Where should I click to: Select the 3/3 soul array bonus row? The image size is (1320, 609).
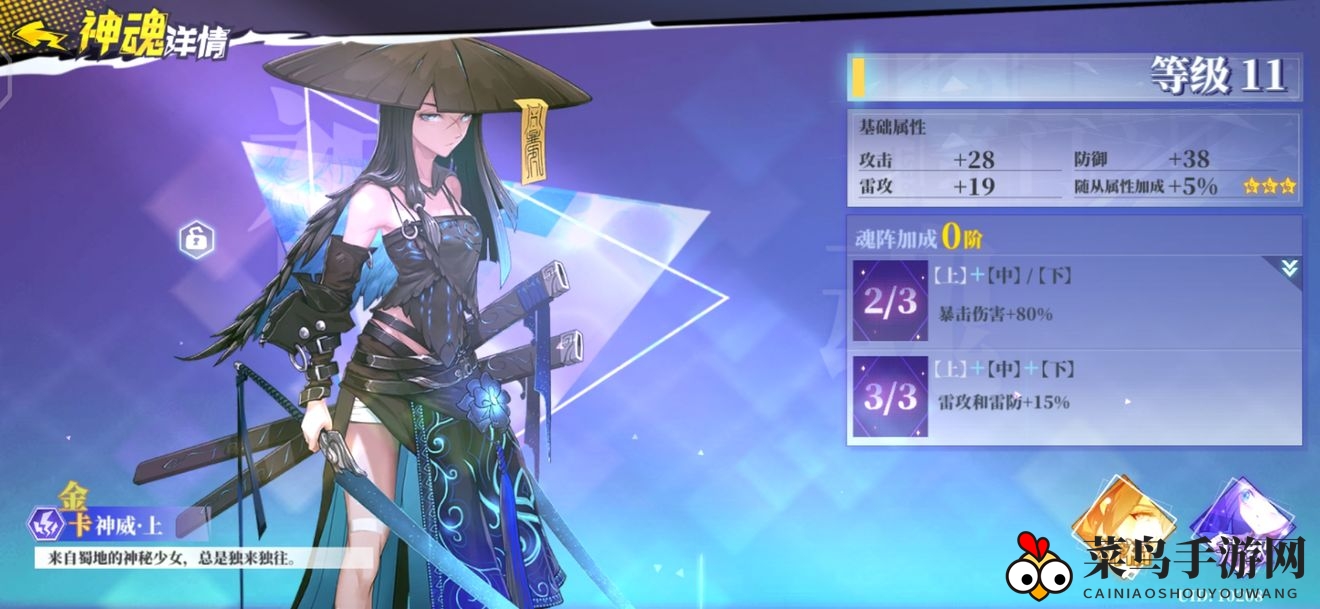(x=1075, y=396)
